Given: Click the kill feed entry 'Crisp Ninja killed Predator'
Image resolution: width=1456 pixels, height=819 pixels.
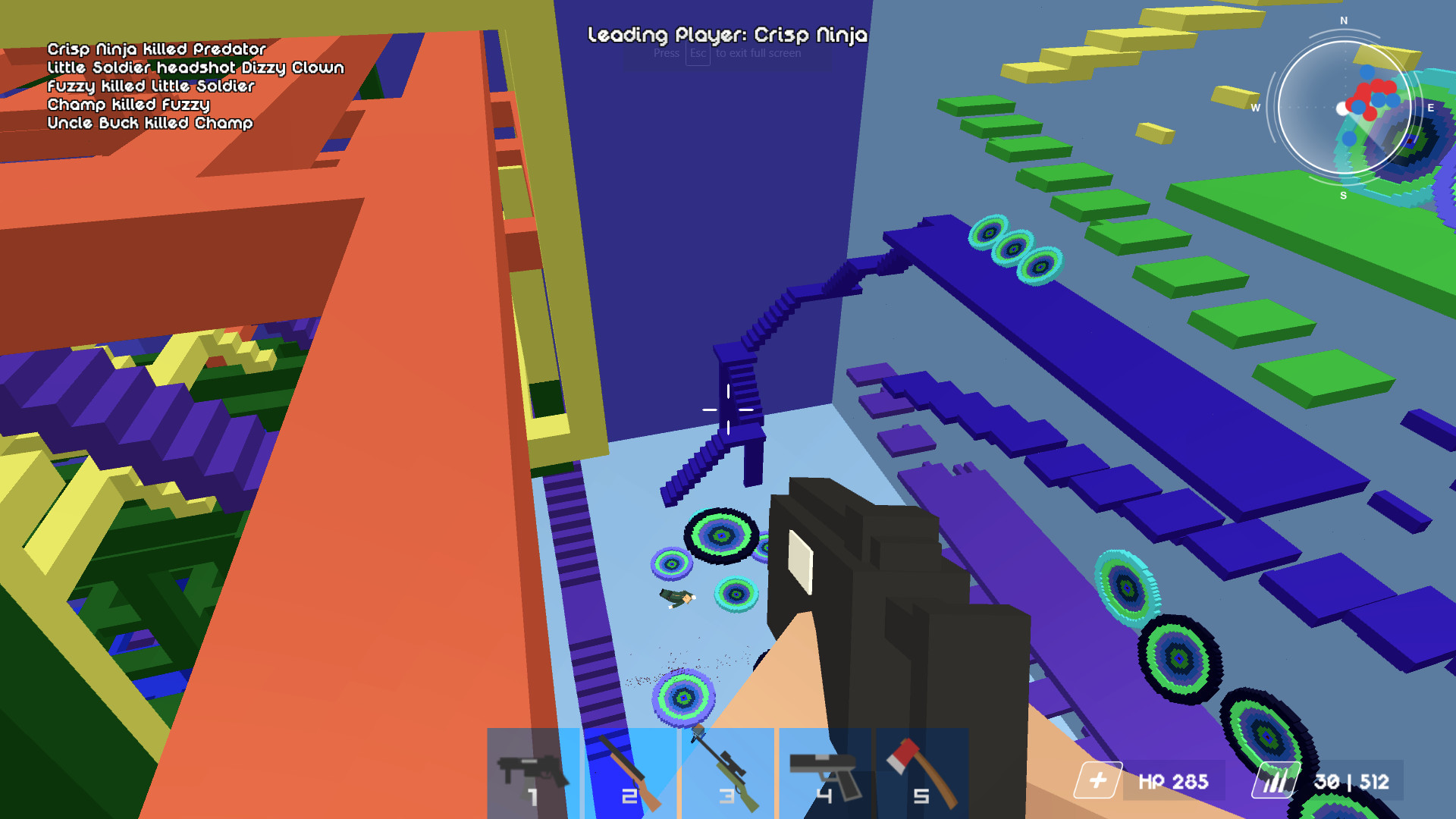Looking at the screenshot, I should tap(155, 49).
